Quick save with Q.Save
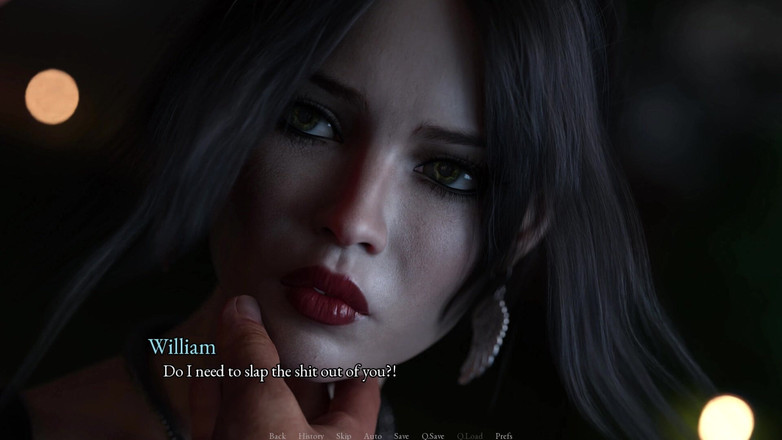Screen dimensions: 782x440 [x=433, y=436]
